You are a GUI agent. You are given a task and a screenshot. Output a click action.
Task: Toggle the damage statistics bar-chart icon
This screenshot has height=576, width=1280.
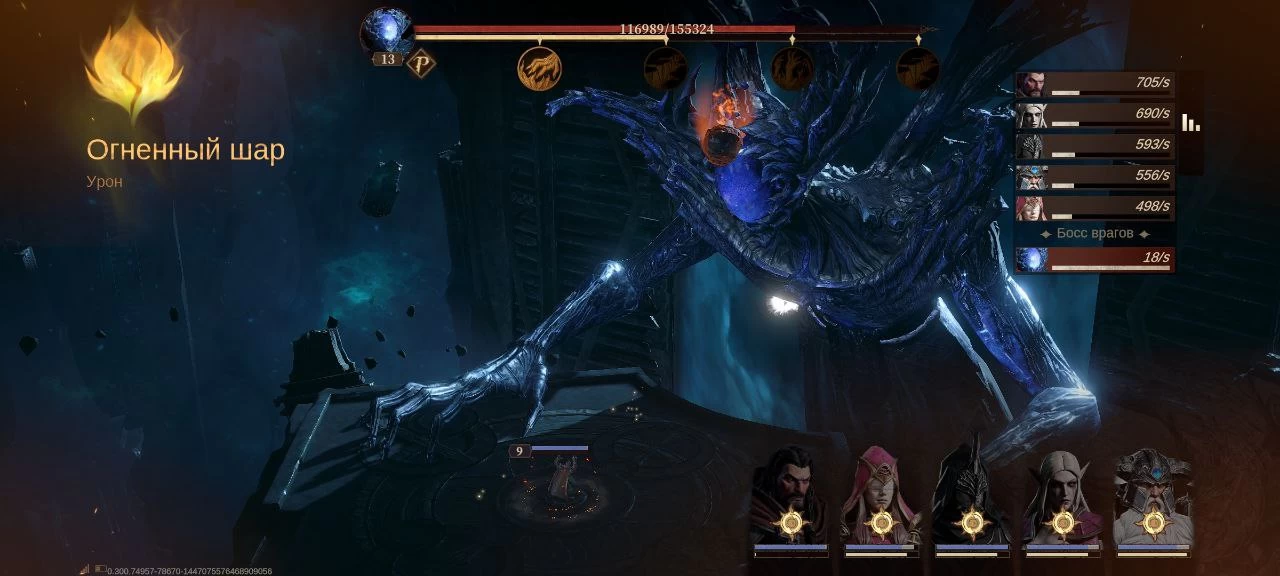coord(1191,123)
